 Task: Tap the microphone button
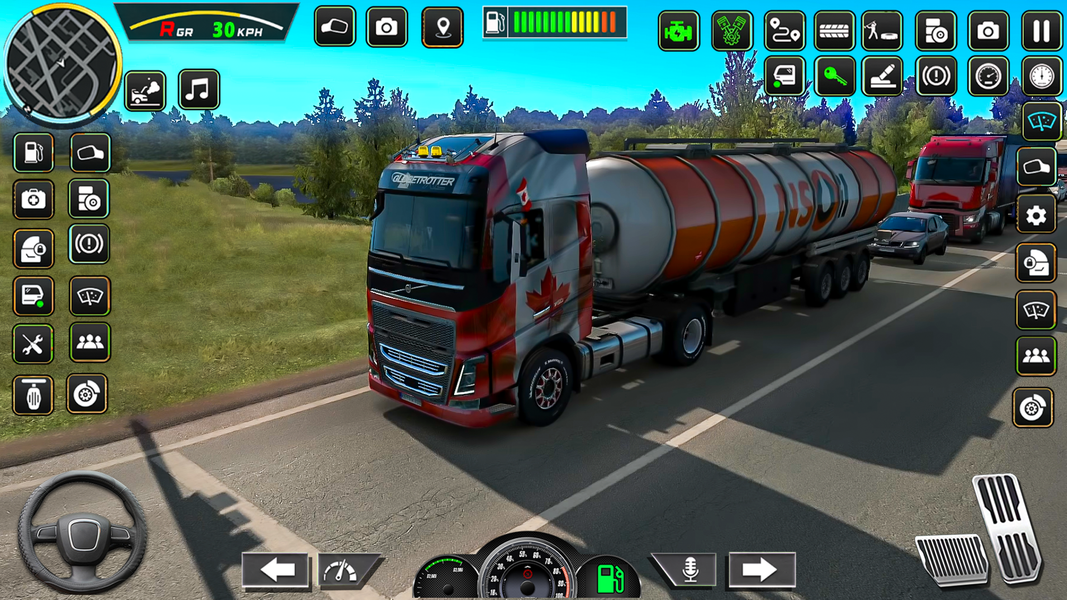coord(689,571)
